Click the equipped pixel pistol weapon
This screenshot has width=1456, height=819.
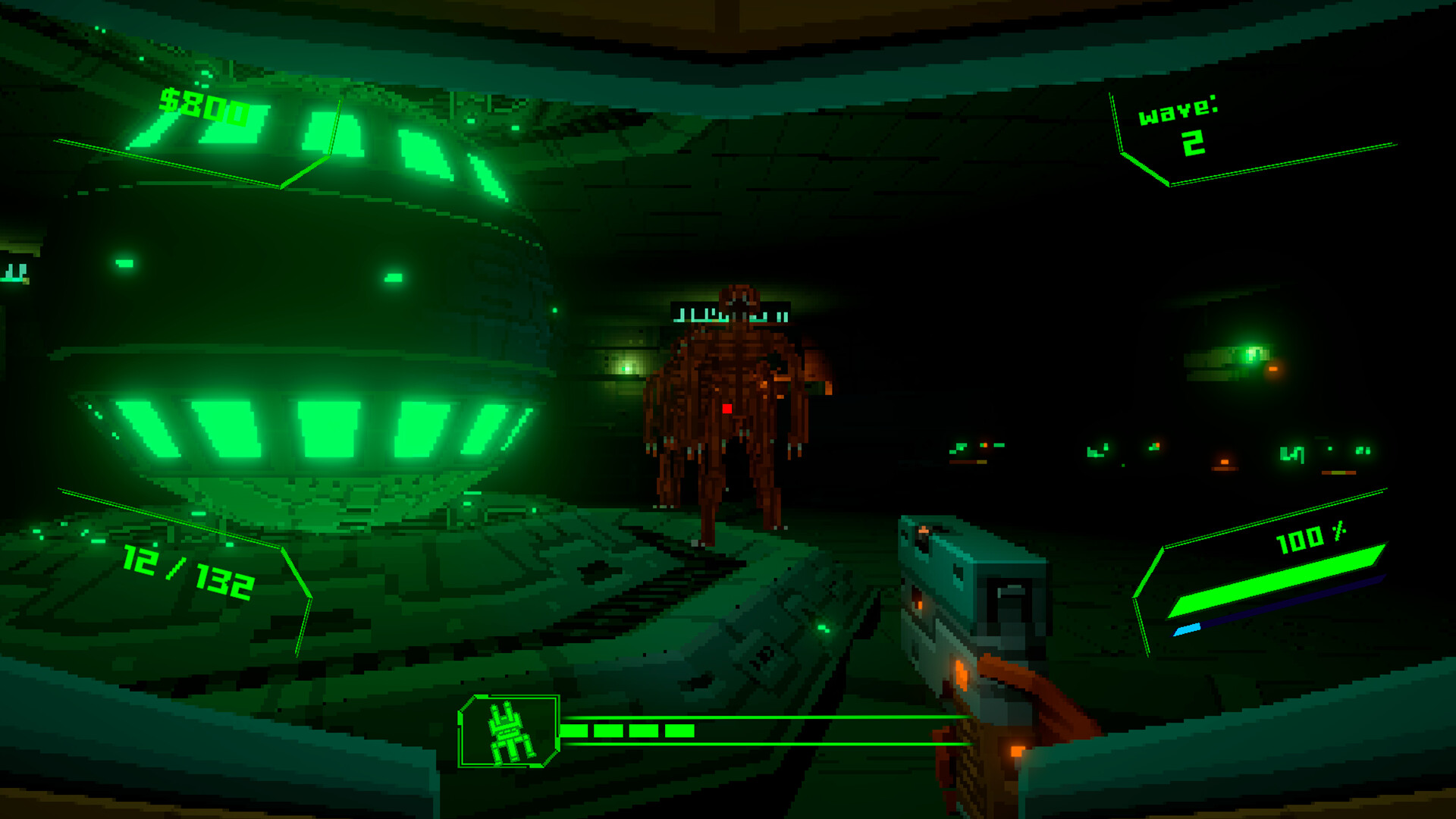pos(963,599)
